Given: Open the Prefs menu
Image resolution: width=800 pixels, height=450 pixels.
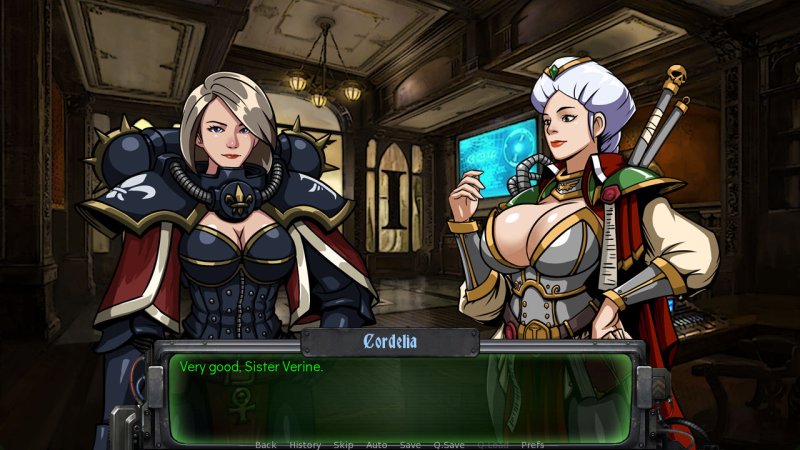Looking at the screenshot, I should coord(533,444).
